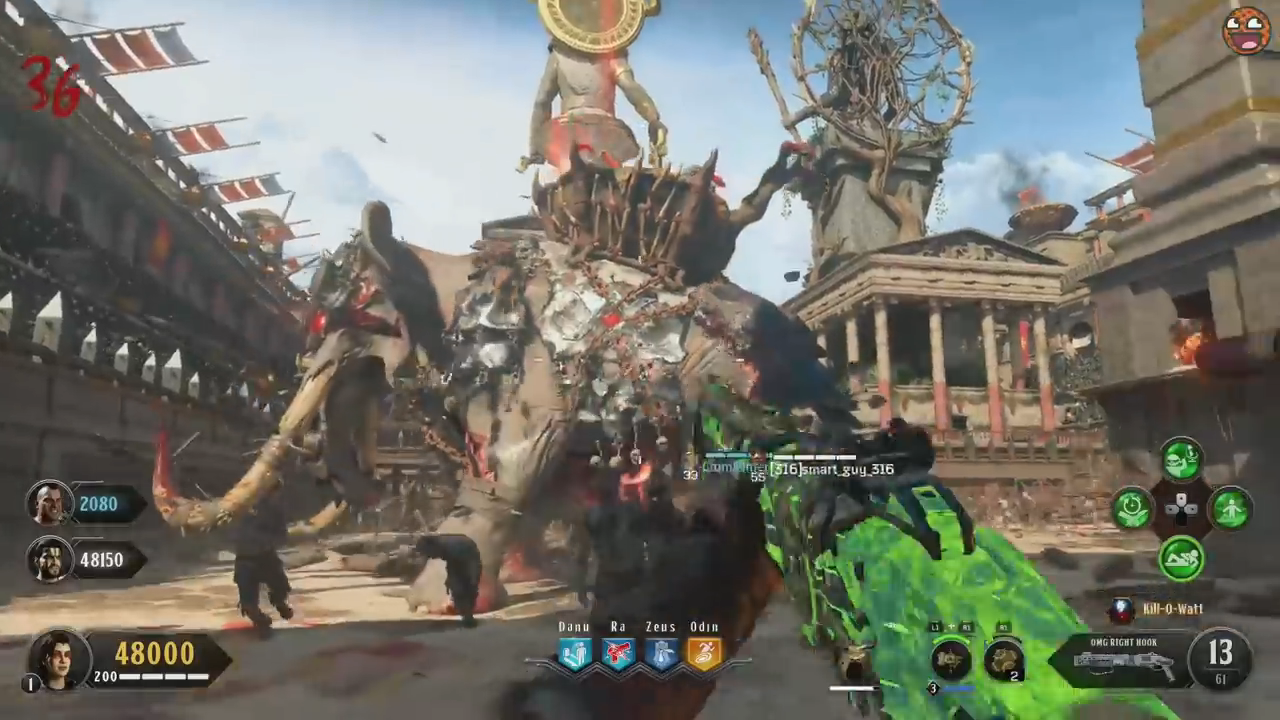The height and width of the screenshot is (720, 1280).
Task: Activate the bottom crawling-figure elixir
Action: pos(1182,557)
